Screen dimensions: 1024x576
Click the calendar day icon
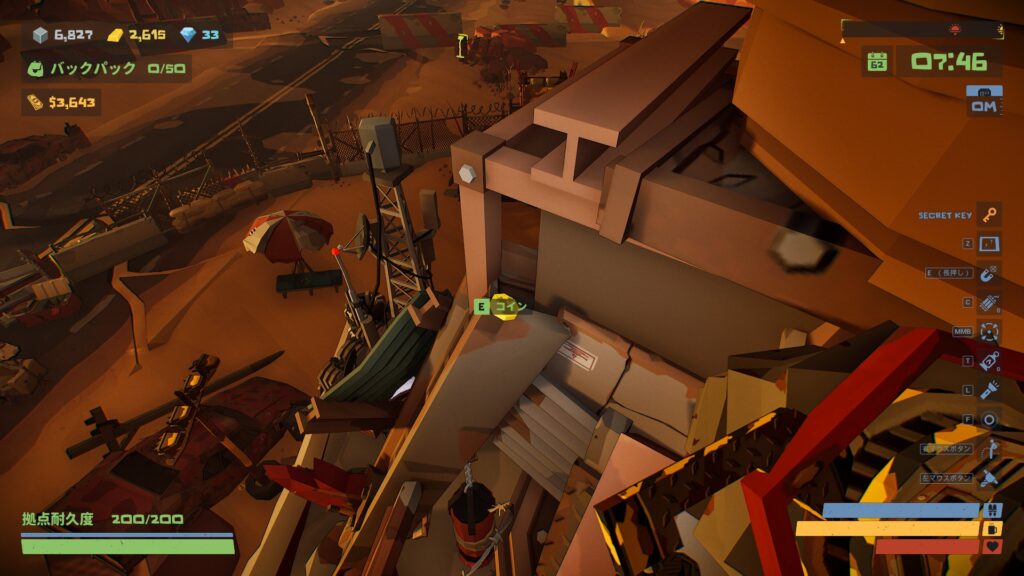coord(877,62)
